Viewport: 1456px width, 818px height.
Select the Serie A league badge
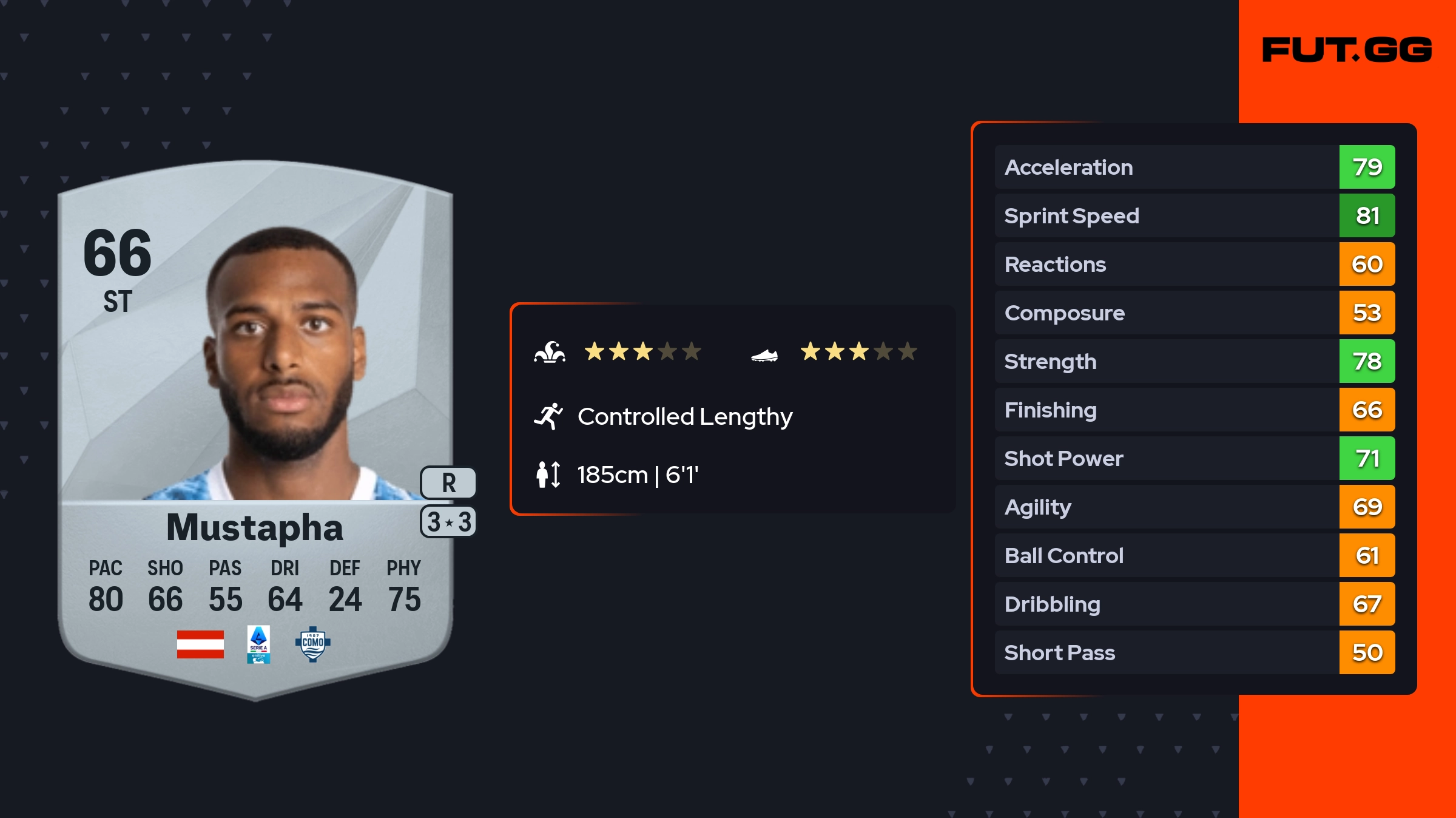click(258, 644)
